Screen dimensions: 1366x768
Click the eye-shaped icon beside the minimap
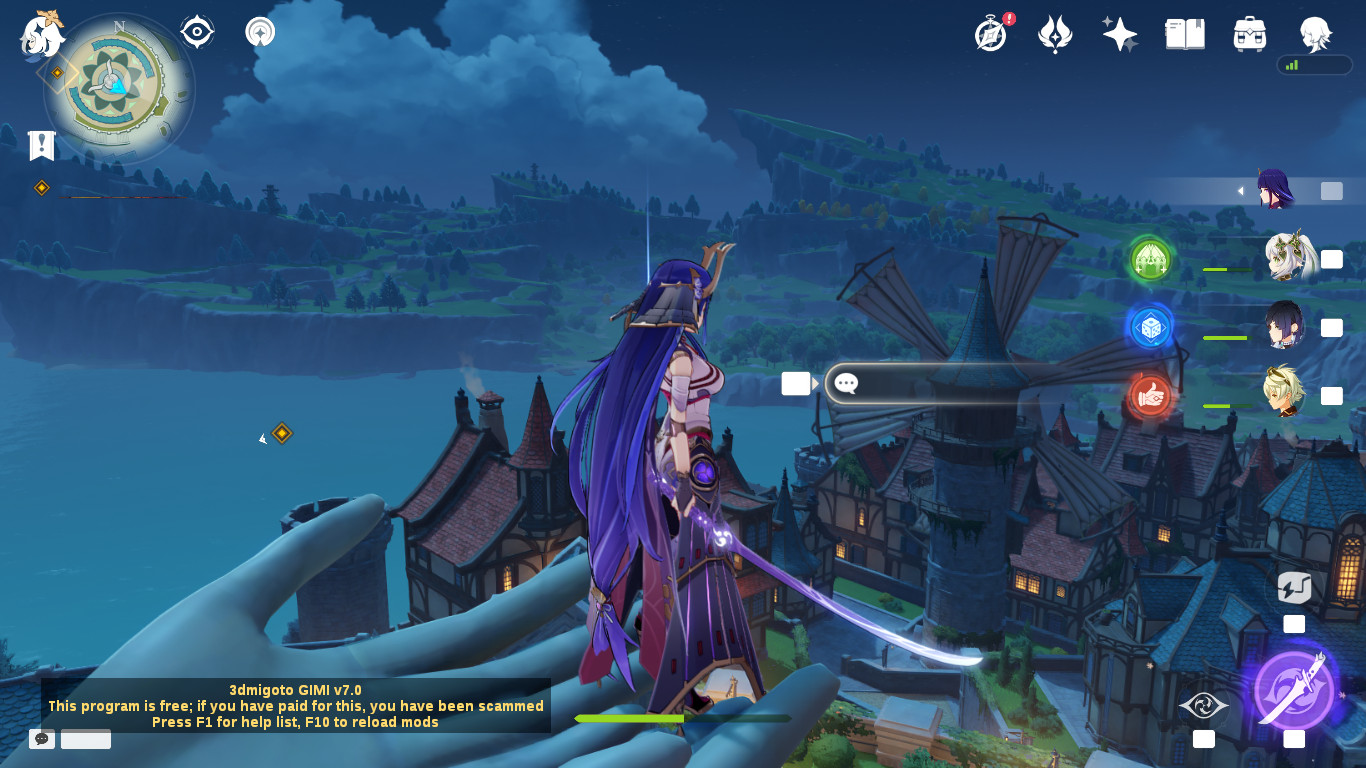click(197, 32)
